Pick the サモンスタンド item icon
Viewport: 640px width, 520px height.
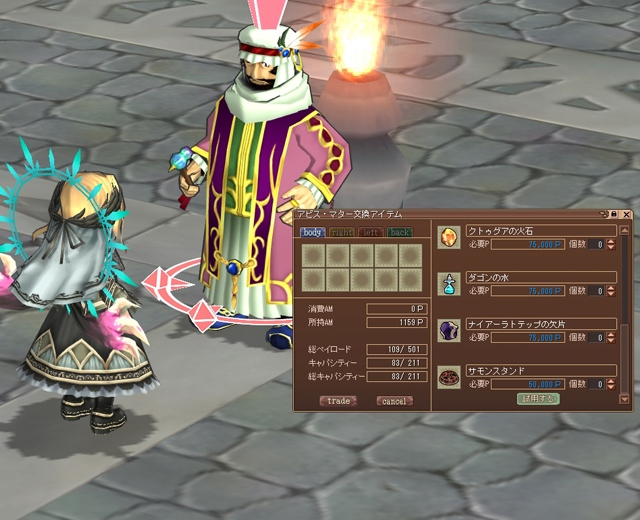(x=449, y=378)
